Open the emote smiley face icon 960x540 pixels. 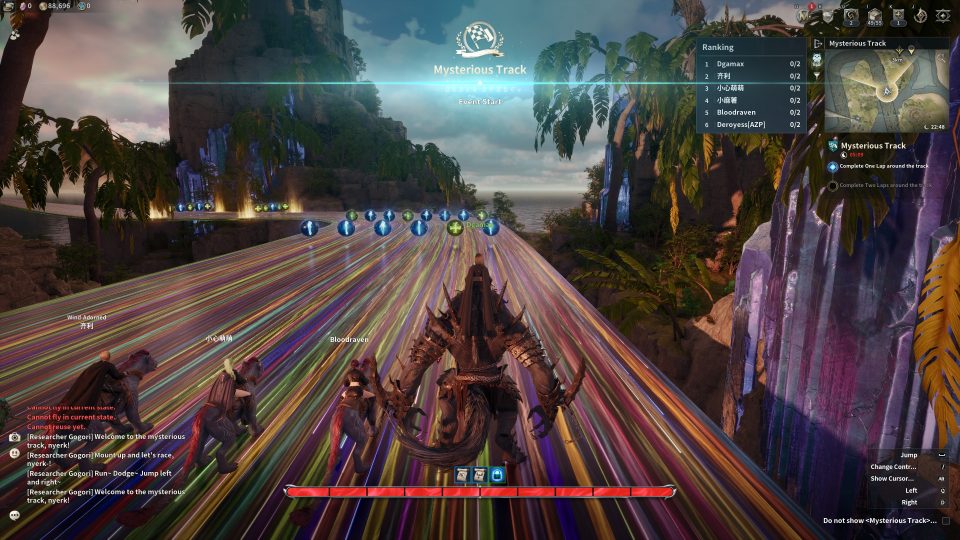(x=15, y=452)
